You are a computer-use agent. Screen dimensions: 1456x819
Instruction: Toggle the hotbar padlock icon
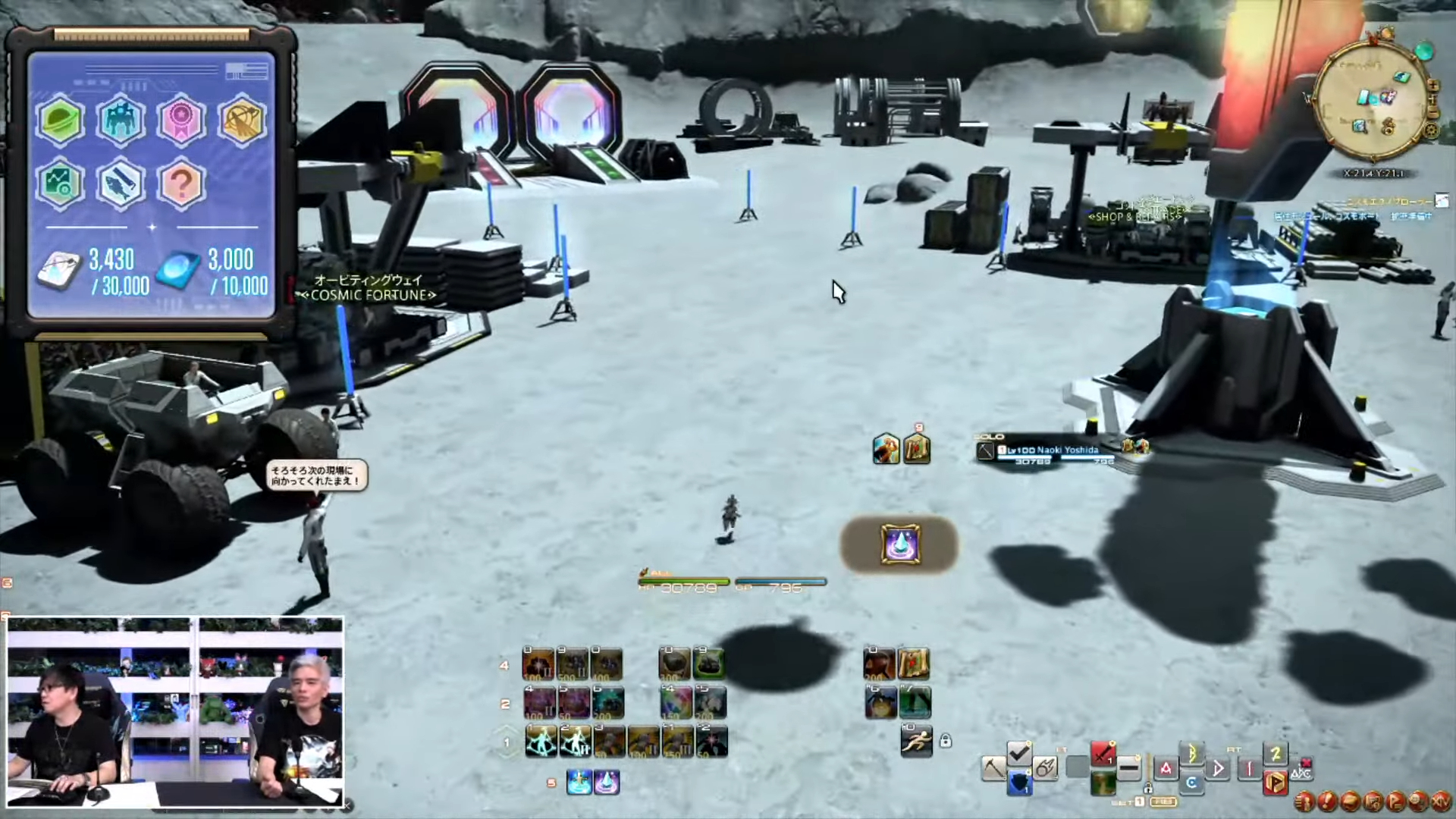pos(945,741)
